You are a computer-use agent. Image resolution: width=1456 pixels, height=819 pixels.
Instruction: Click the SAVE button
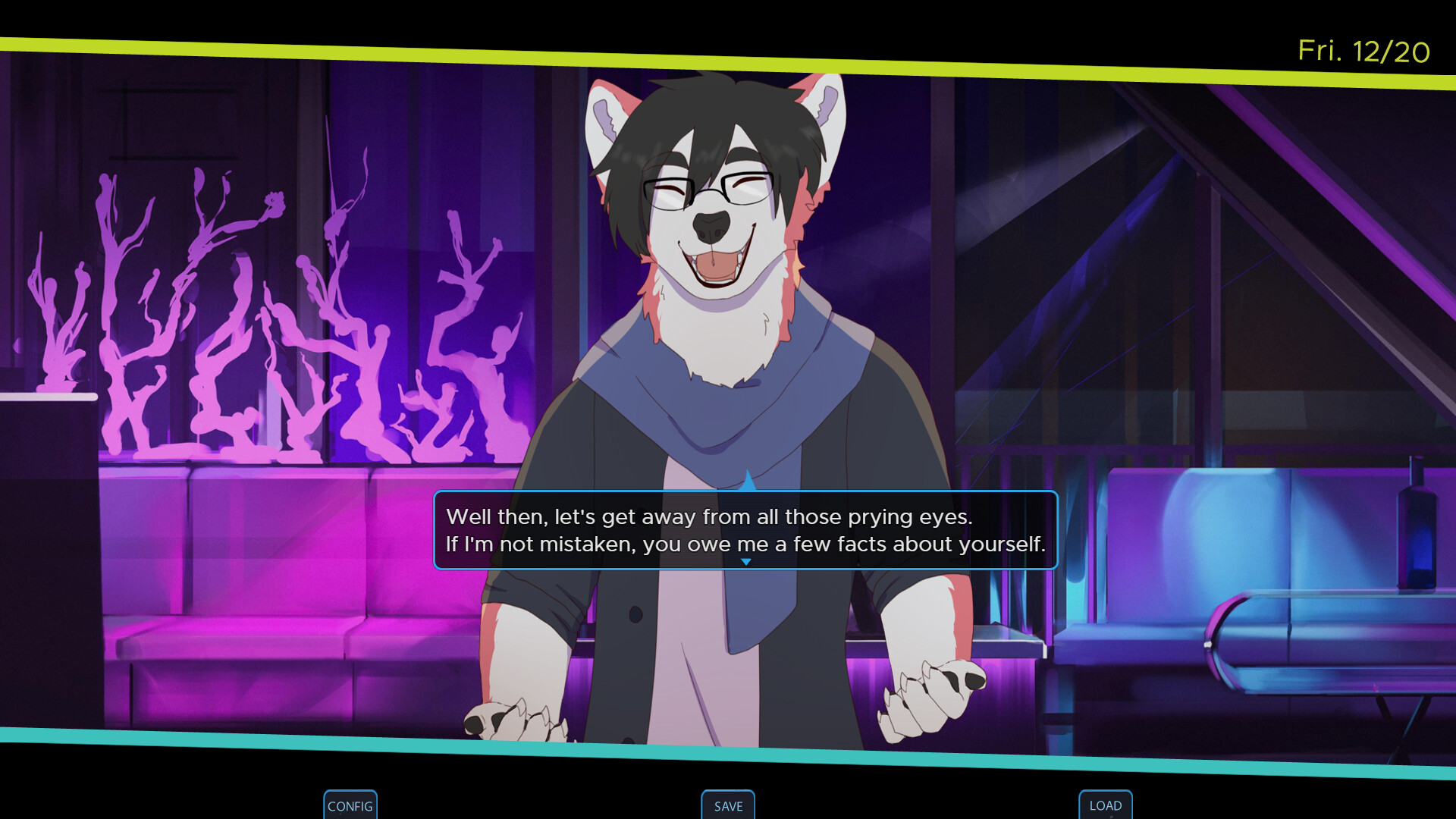click(728, 806)
